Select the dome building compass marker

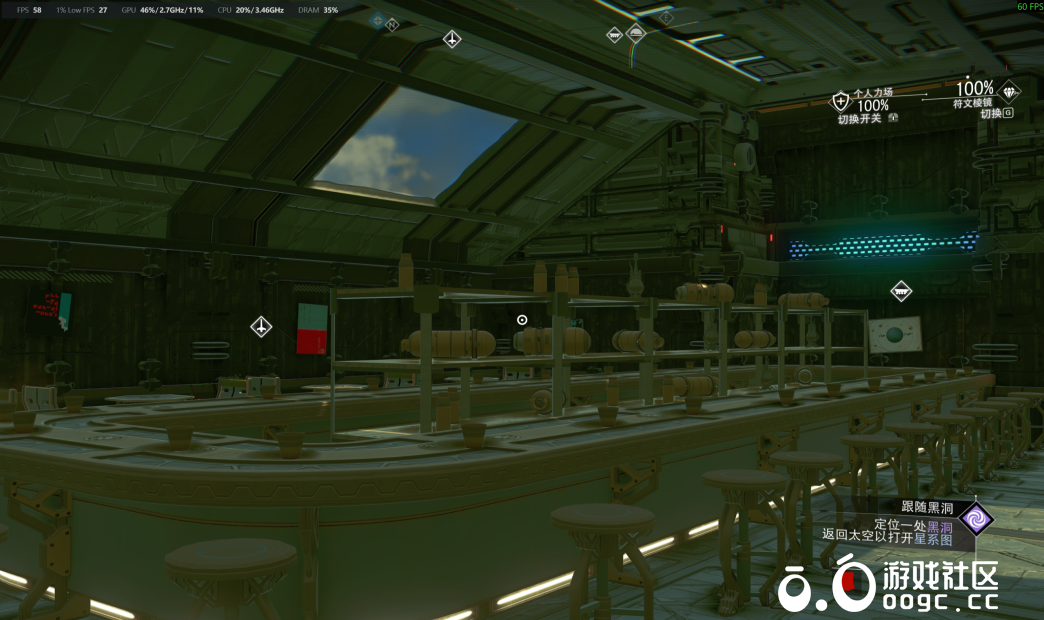[636, 33]
